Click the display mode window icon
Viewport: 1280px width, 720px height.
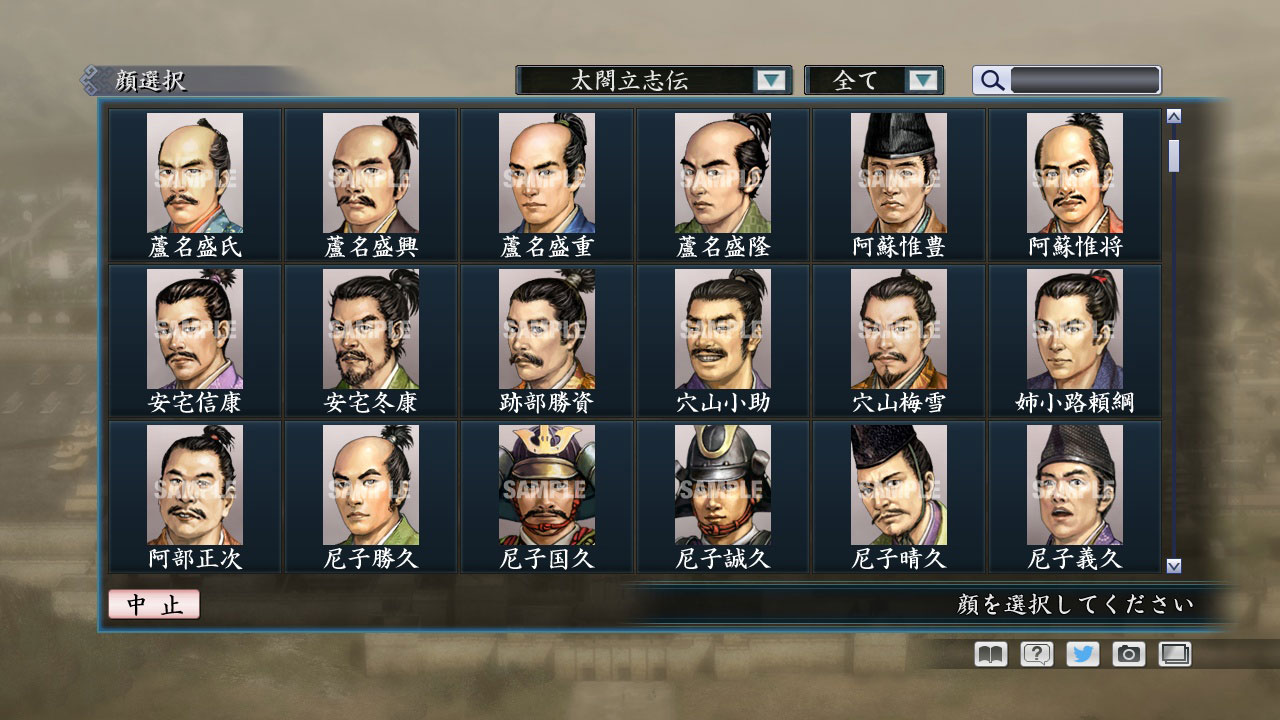tap(1175, 654)
